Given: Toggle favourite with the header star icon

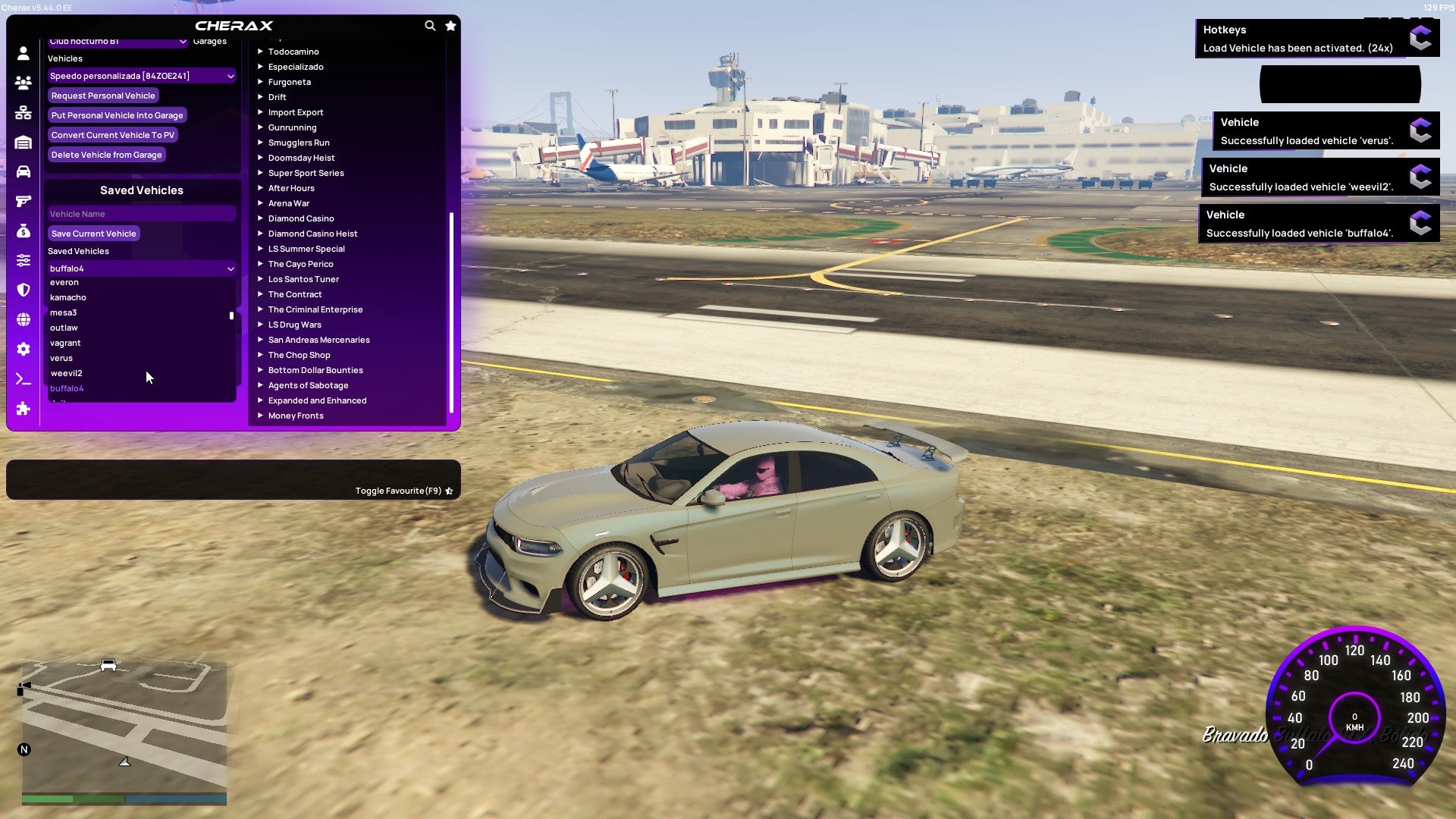Looking at the screenshot, I should point(450,25).
